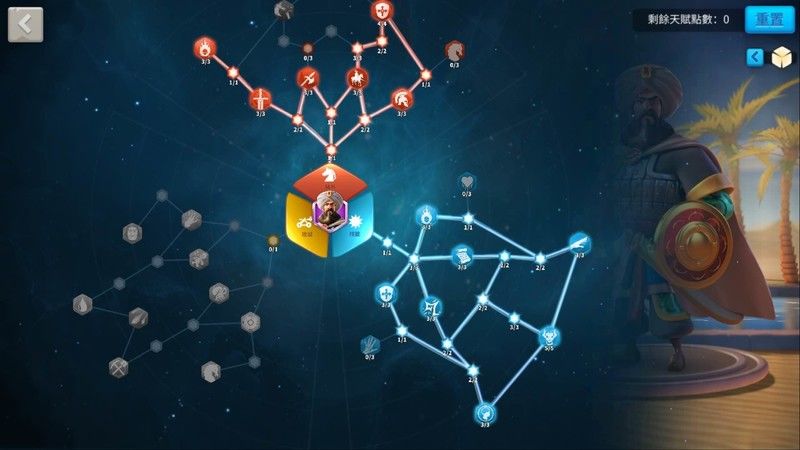Pick the red mounted rider talent
The width and height of the screenshot is (800, 450).
click(x=356, y=78)
